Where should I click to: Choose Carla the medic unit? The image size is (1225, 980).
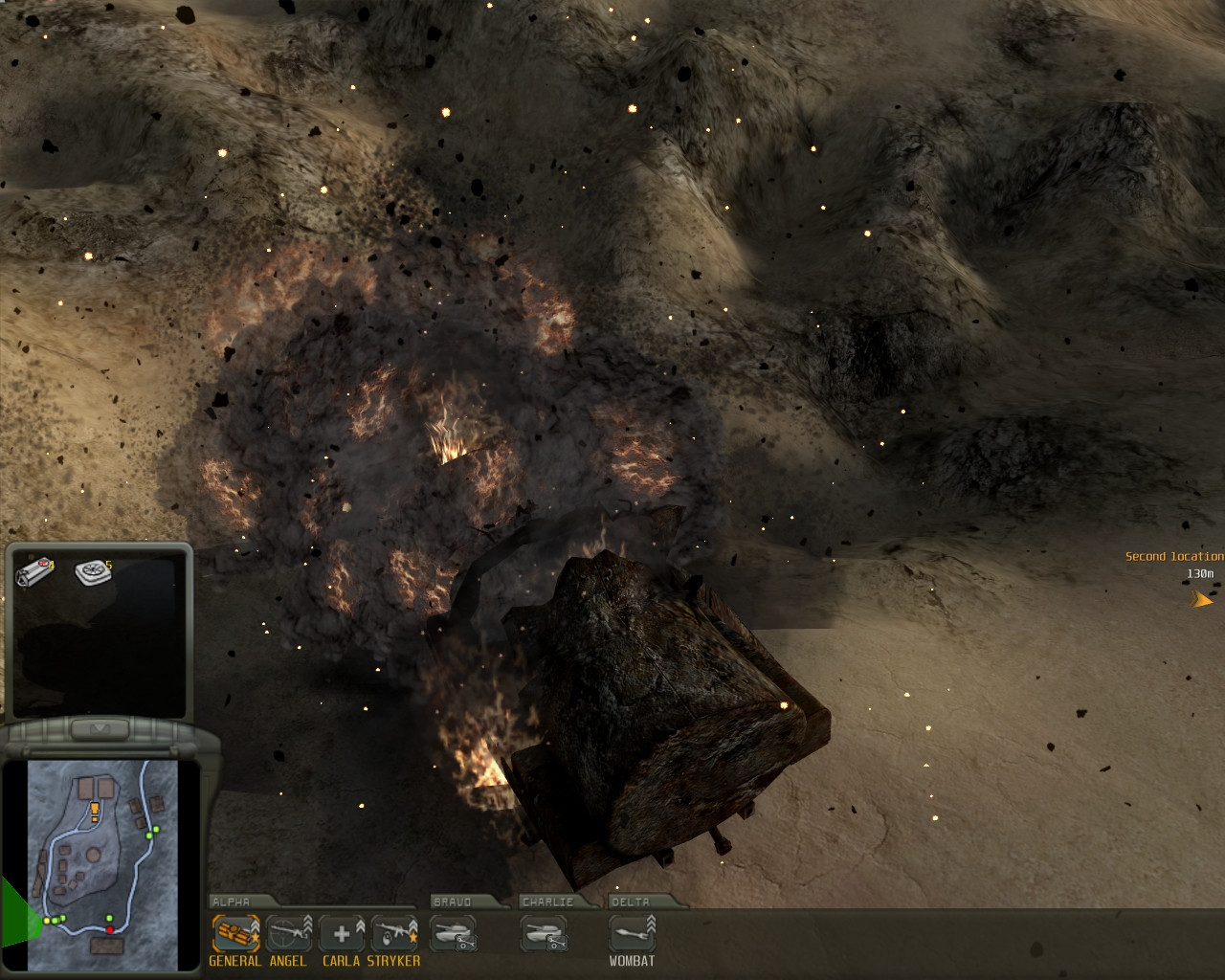pyautogui.click(x=342, y=934)
